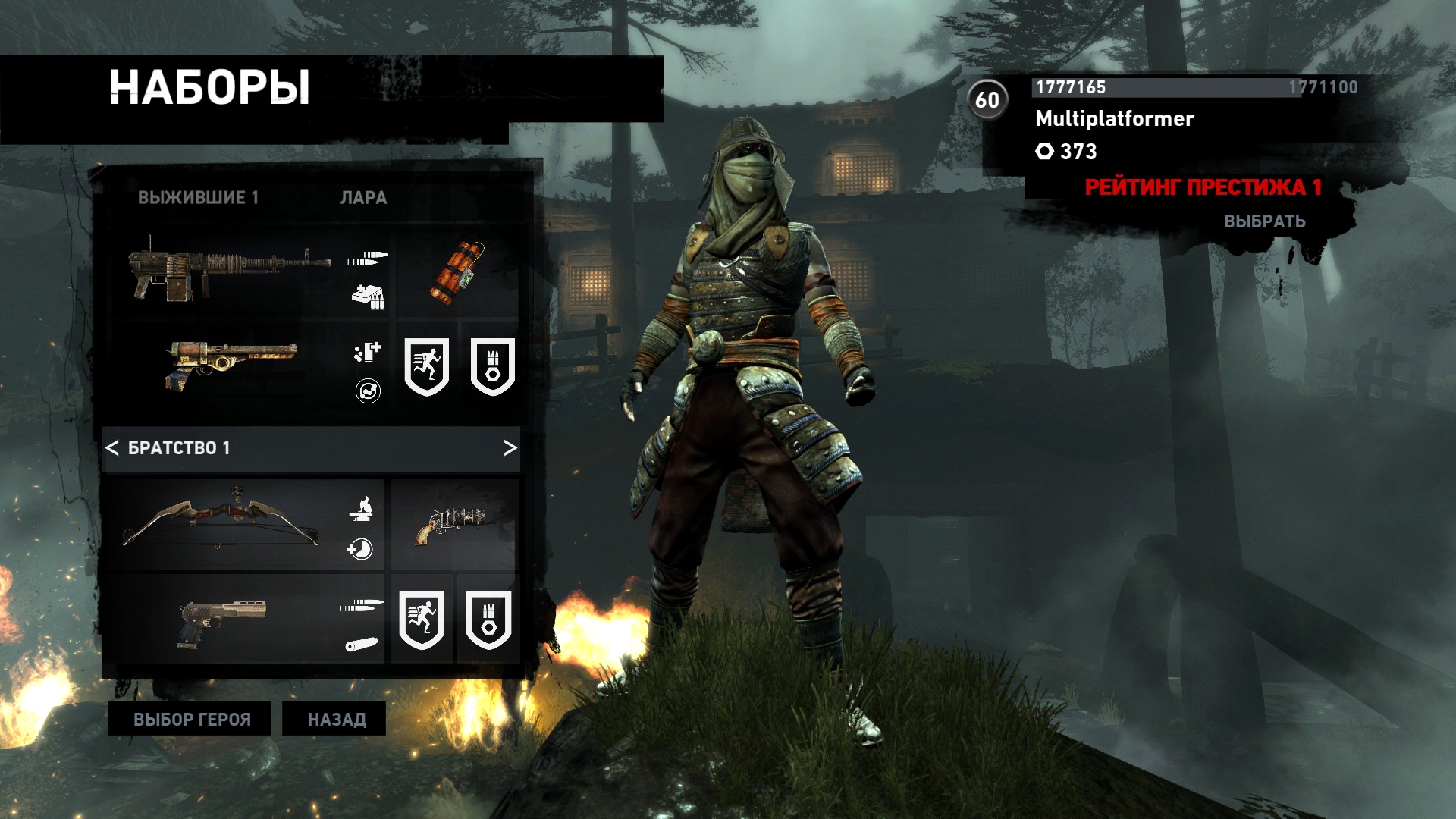This screenshot has height=819, width=1456.
Task: Select the brotherhood running-man perk shield
Action: coord(422,620)
